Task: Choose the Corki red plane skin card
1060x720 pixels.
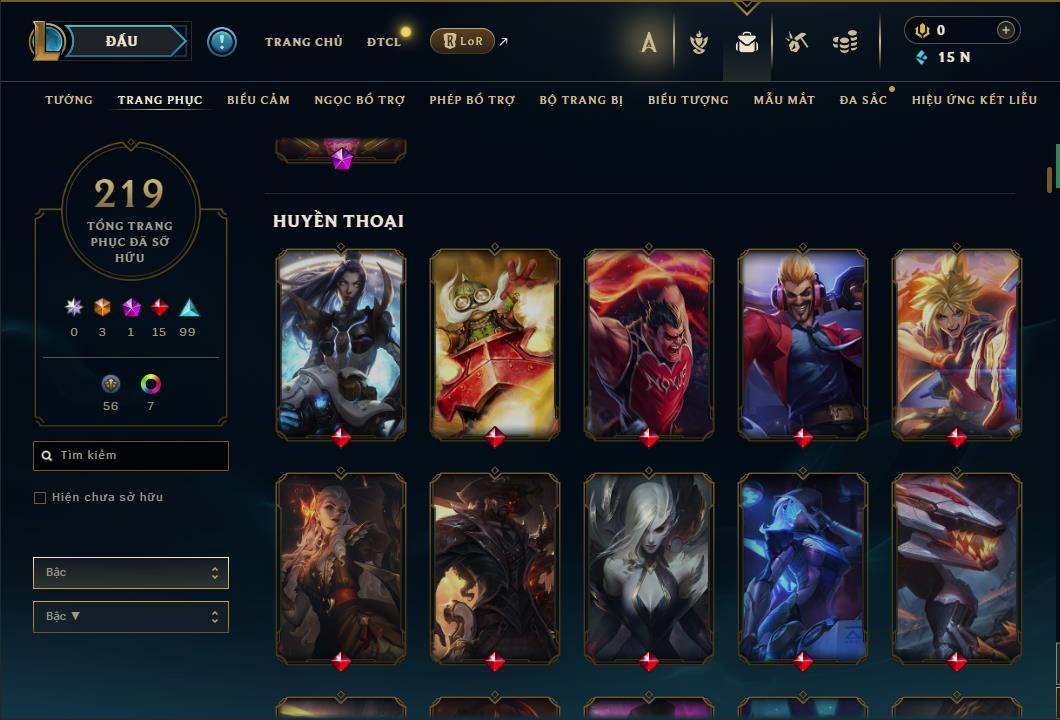Action: click(x=495, y=342)
